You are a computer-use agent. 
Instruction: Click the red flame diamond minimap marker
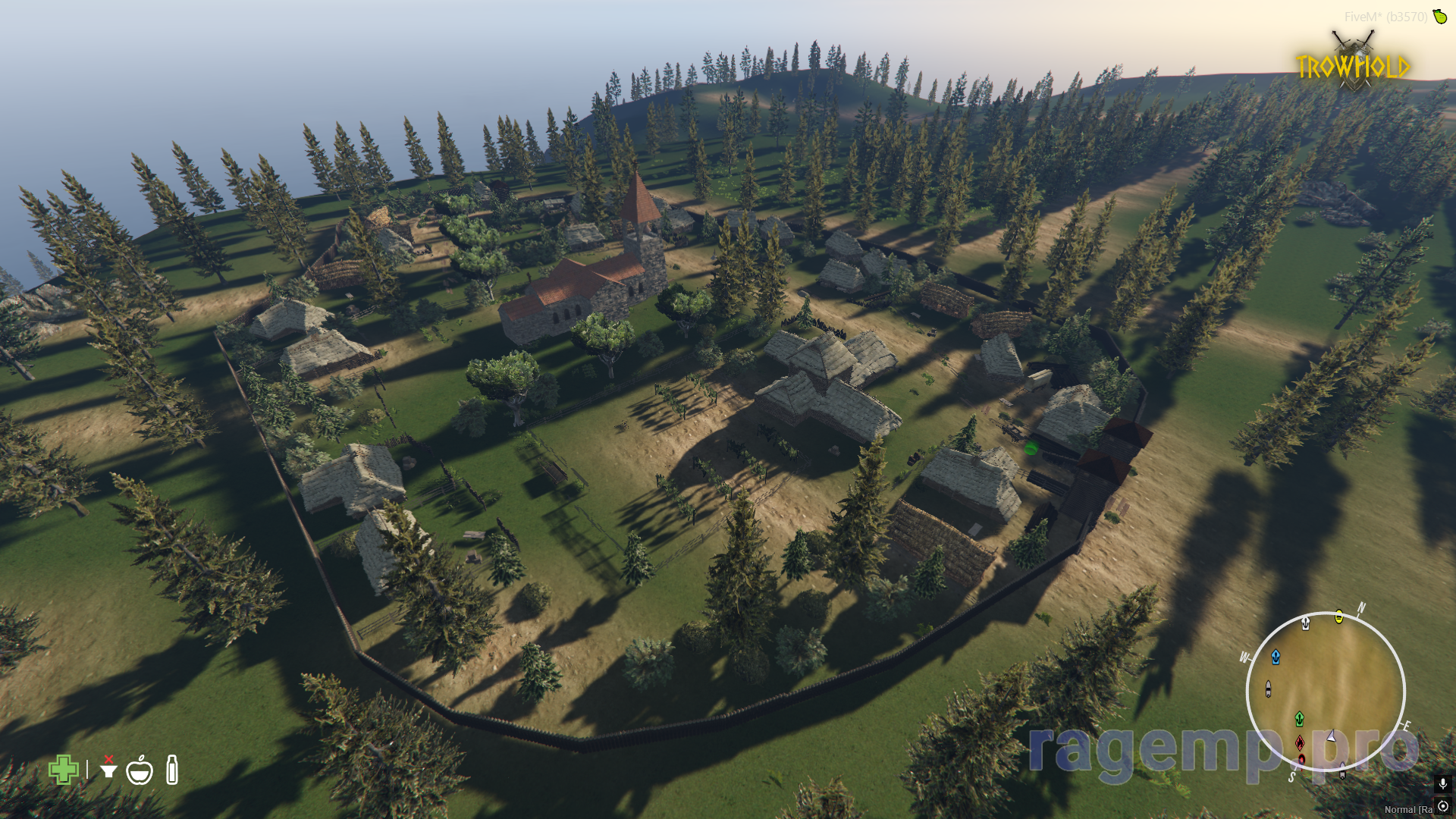pyautogui.click(x=1300, y=742)
